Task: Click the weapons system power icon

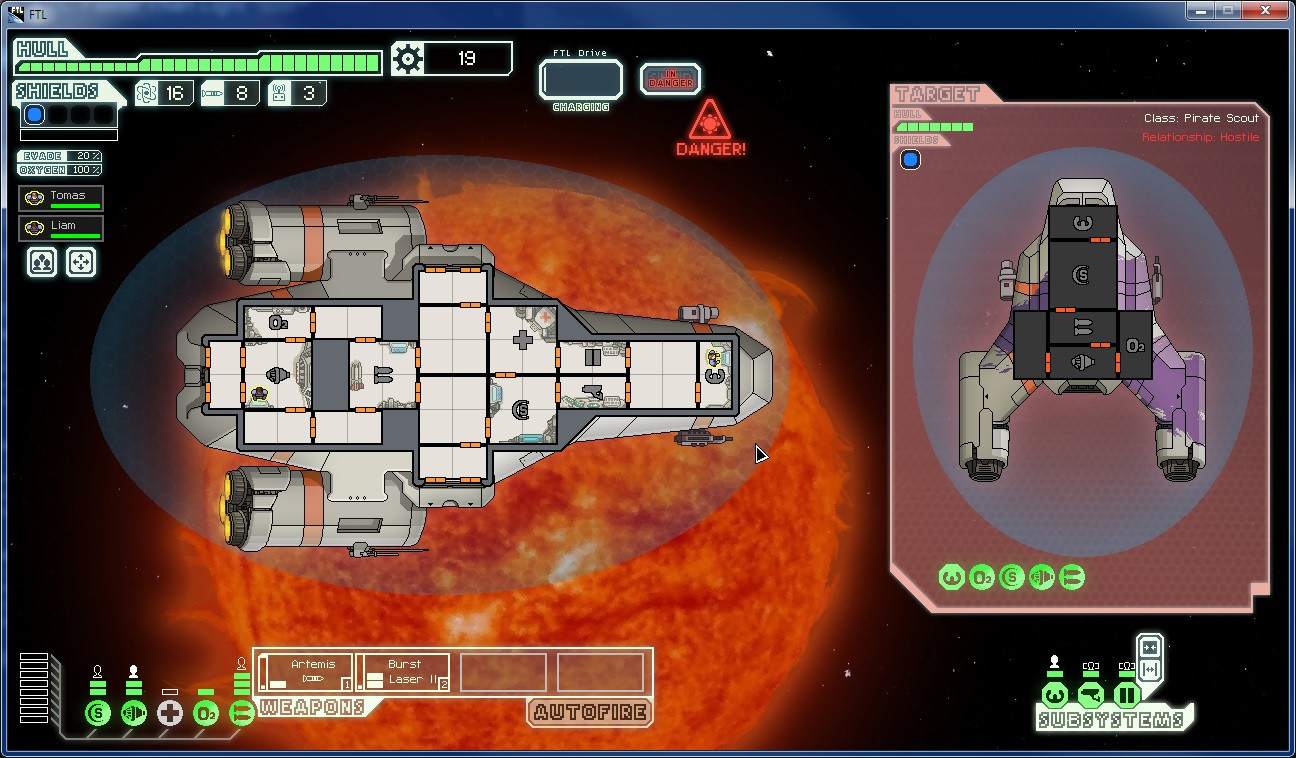Action: point(241,713)
